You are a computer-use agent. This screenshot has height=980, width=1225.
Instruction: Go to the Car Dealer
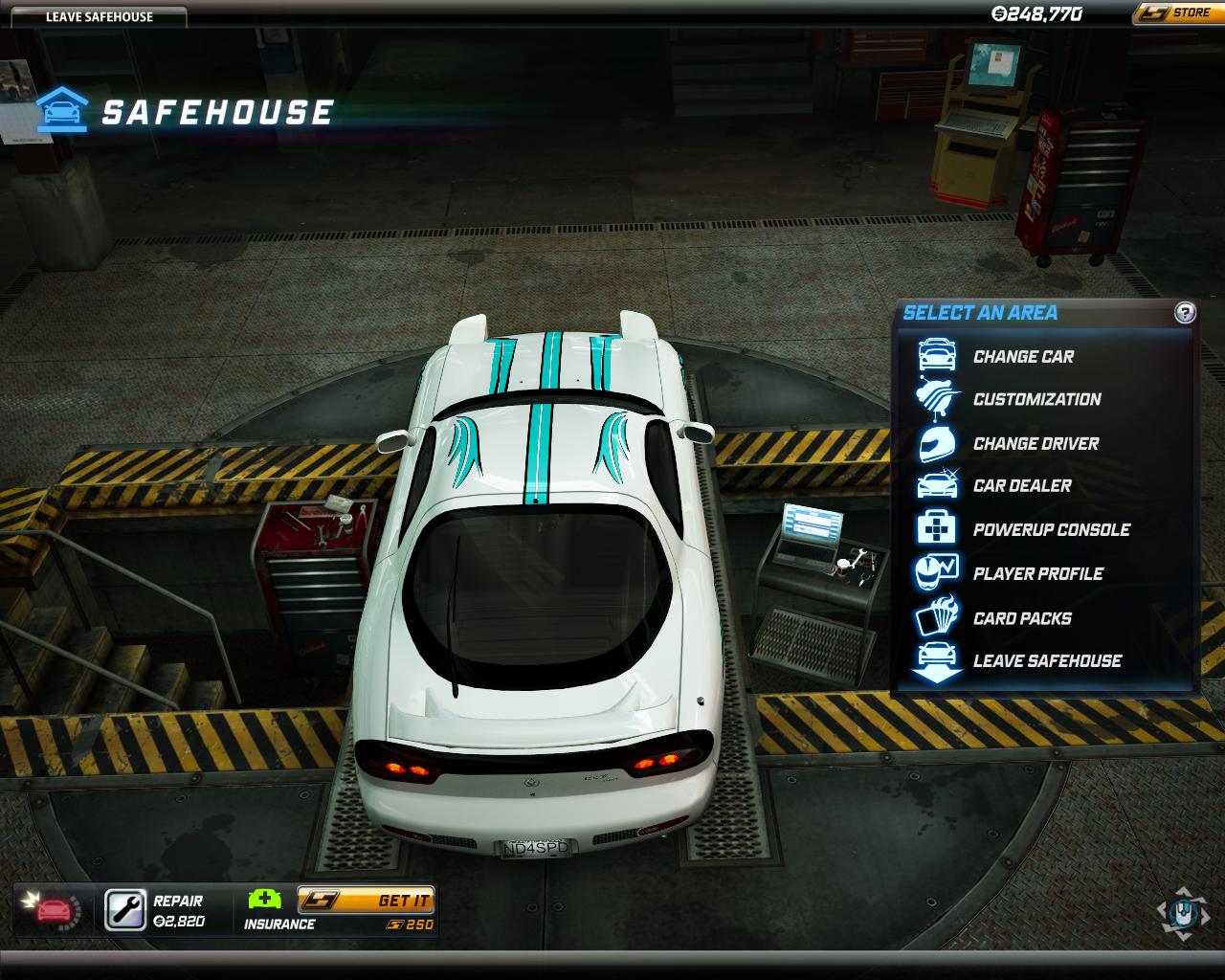1021,486
